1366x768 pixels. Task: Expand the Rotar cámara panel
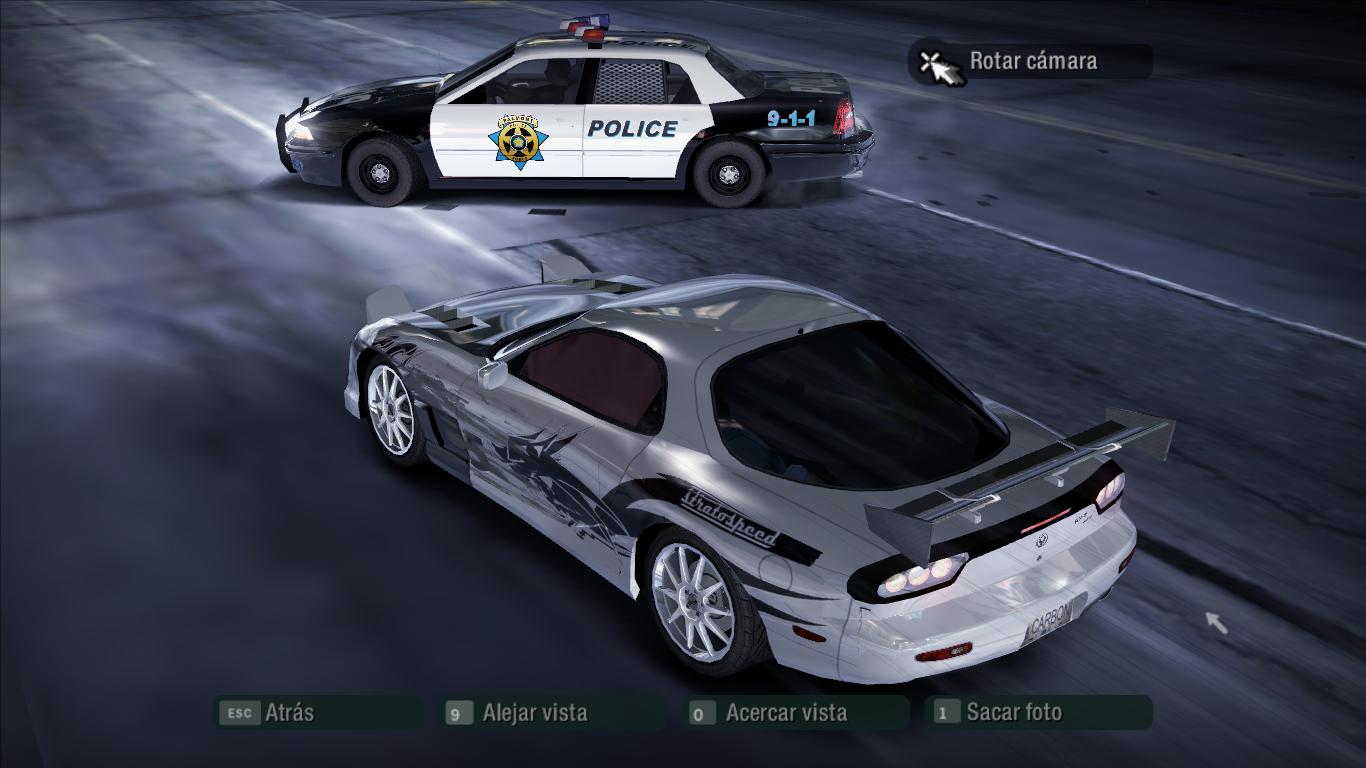[x=1030, y=60]
